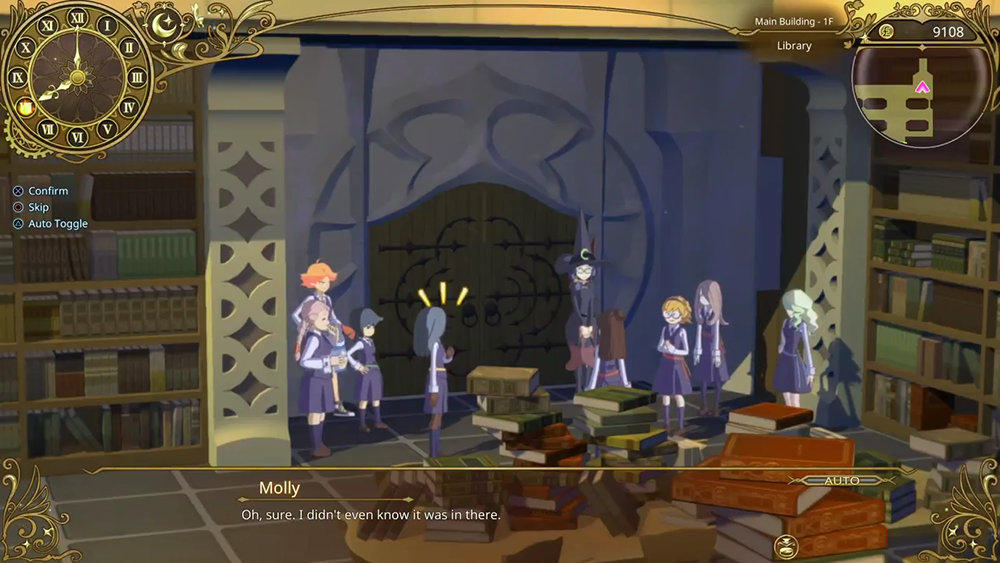
Task: Click the ornate golden clock
Action: coord(77,76)
